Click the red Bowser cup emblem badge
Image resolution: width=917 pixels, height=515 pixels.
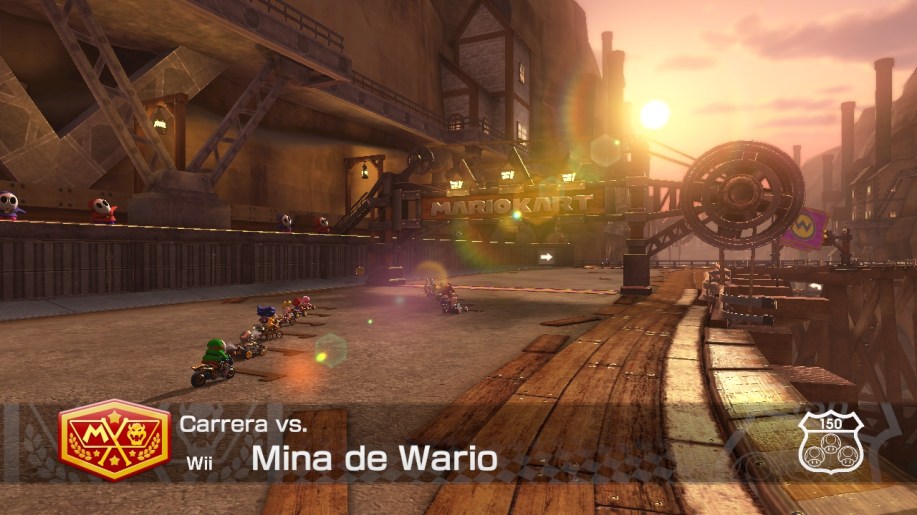tap(114, 439)
